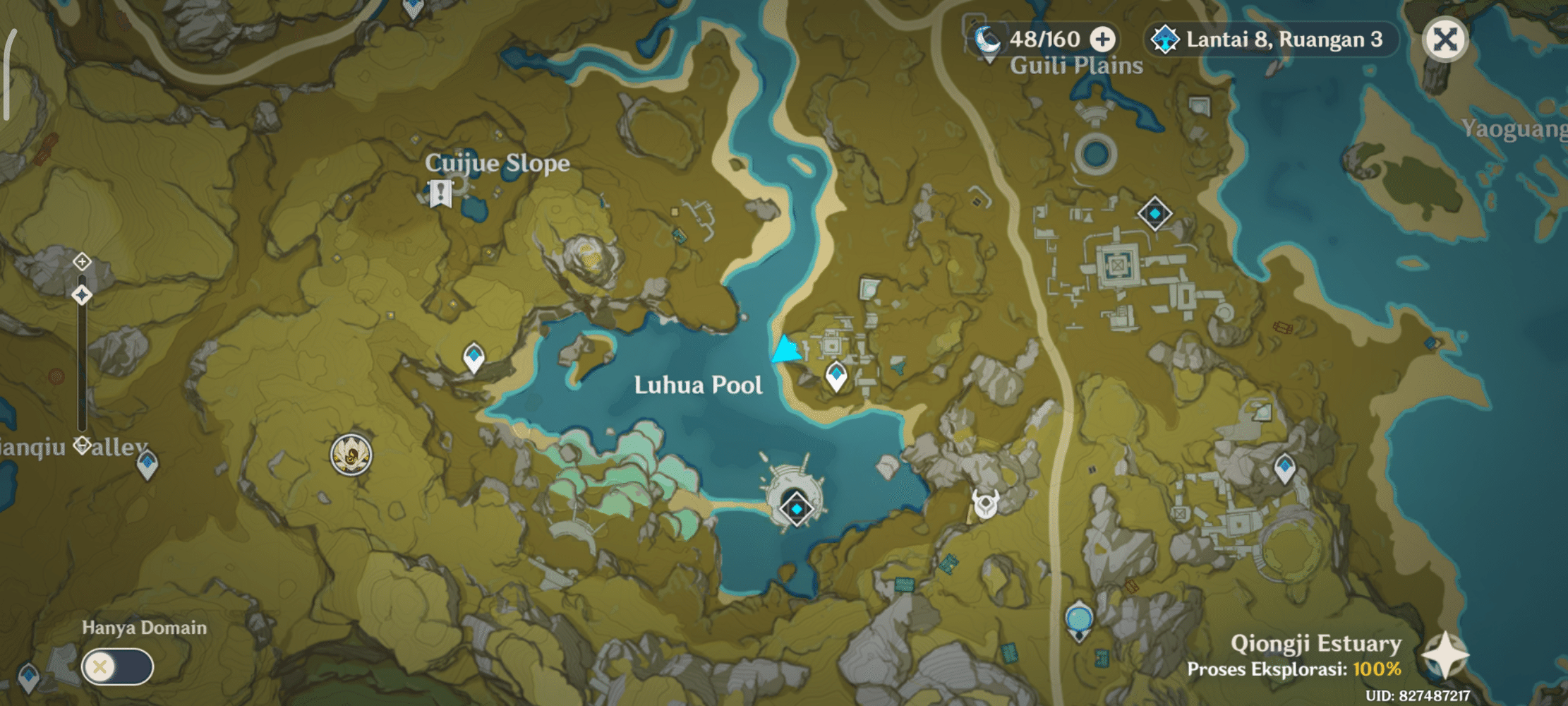The image size is (1568, 706).
Task: Open the tracked pin Lantai 8, Ruangan 3
Action: click(x=1270, y=40)
